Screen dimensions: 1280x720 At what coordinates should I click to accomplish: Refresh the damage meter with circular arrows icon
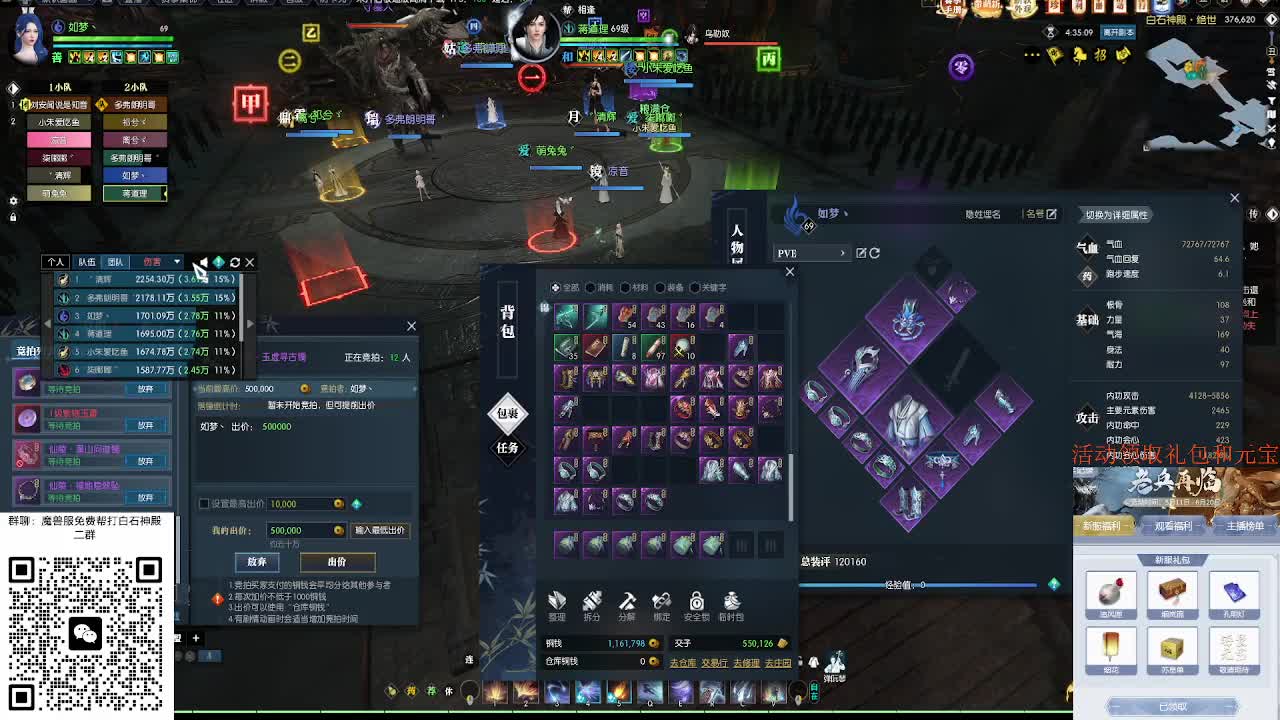click(235, 262)
